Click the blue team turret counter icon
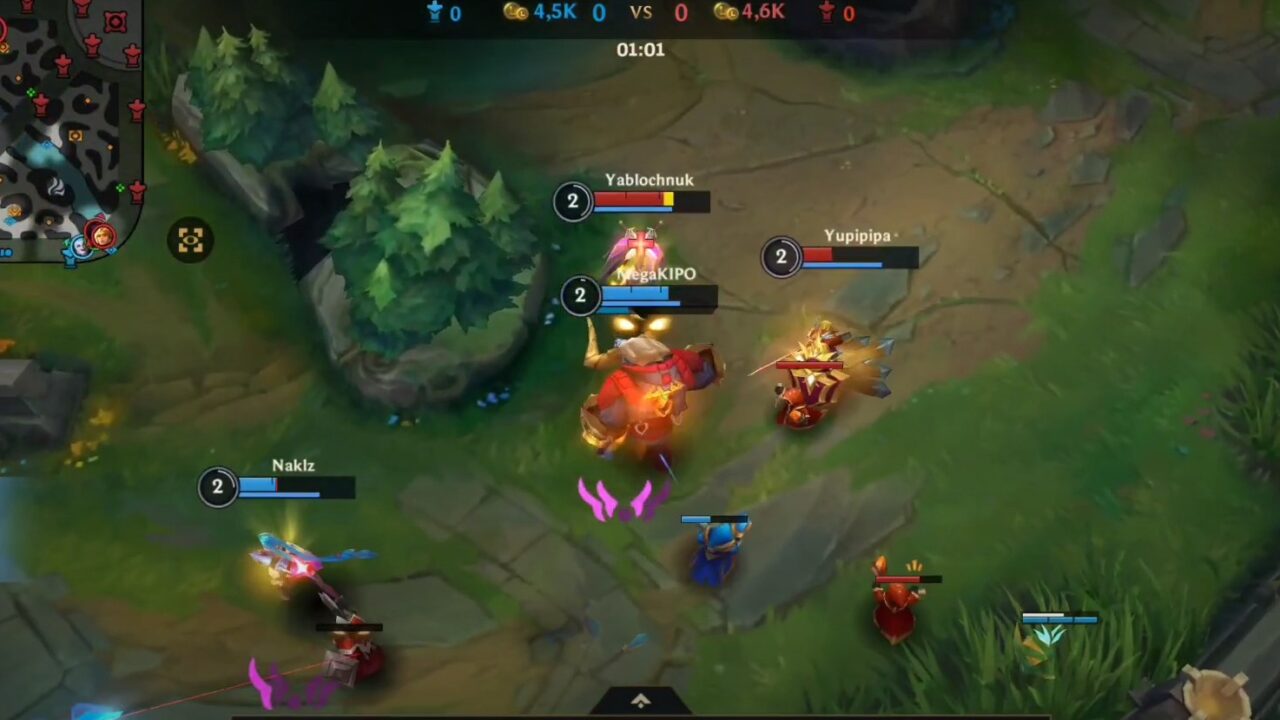This screenshot has height=720, width=1280. (x=436, y=13)
